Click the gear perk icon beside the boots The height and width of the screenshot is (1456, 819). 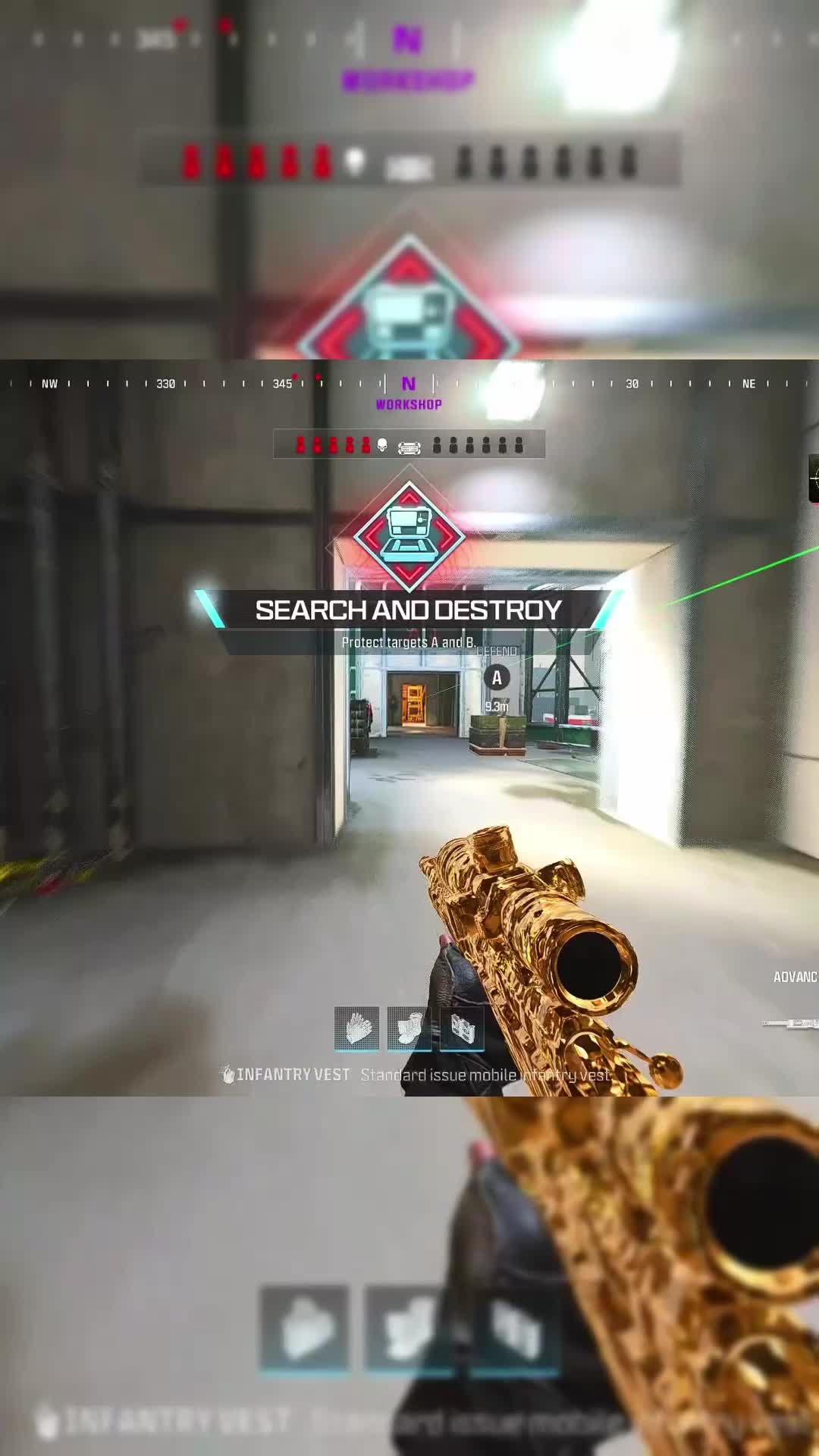pyautogui.click(x=462, y=1028)
